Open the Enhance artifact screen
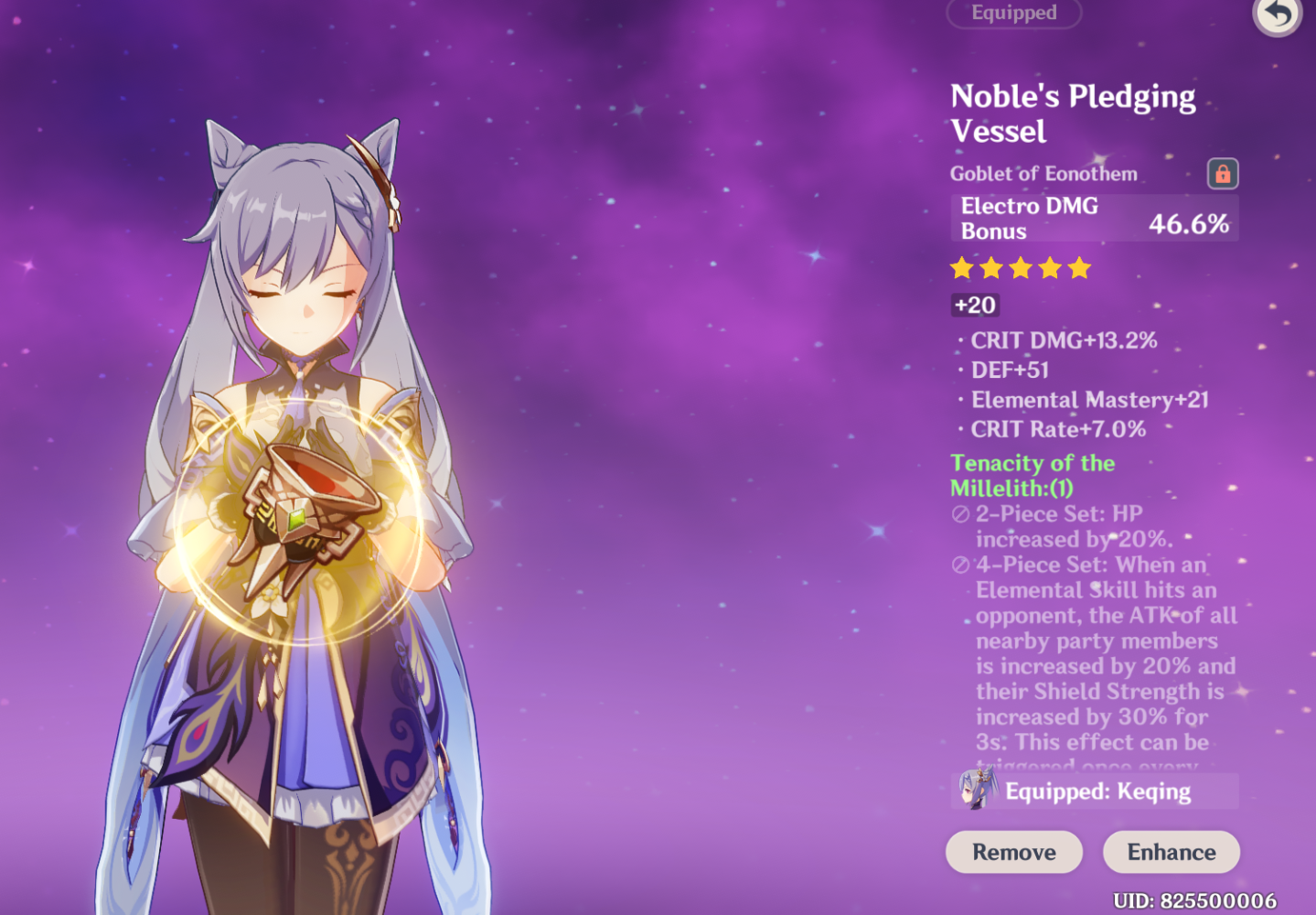The image size is (1316, 915). pyautogui.click(x=1171, y=852)
